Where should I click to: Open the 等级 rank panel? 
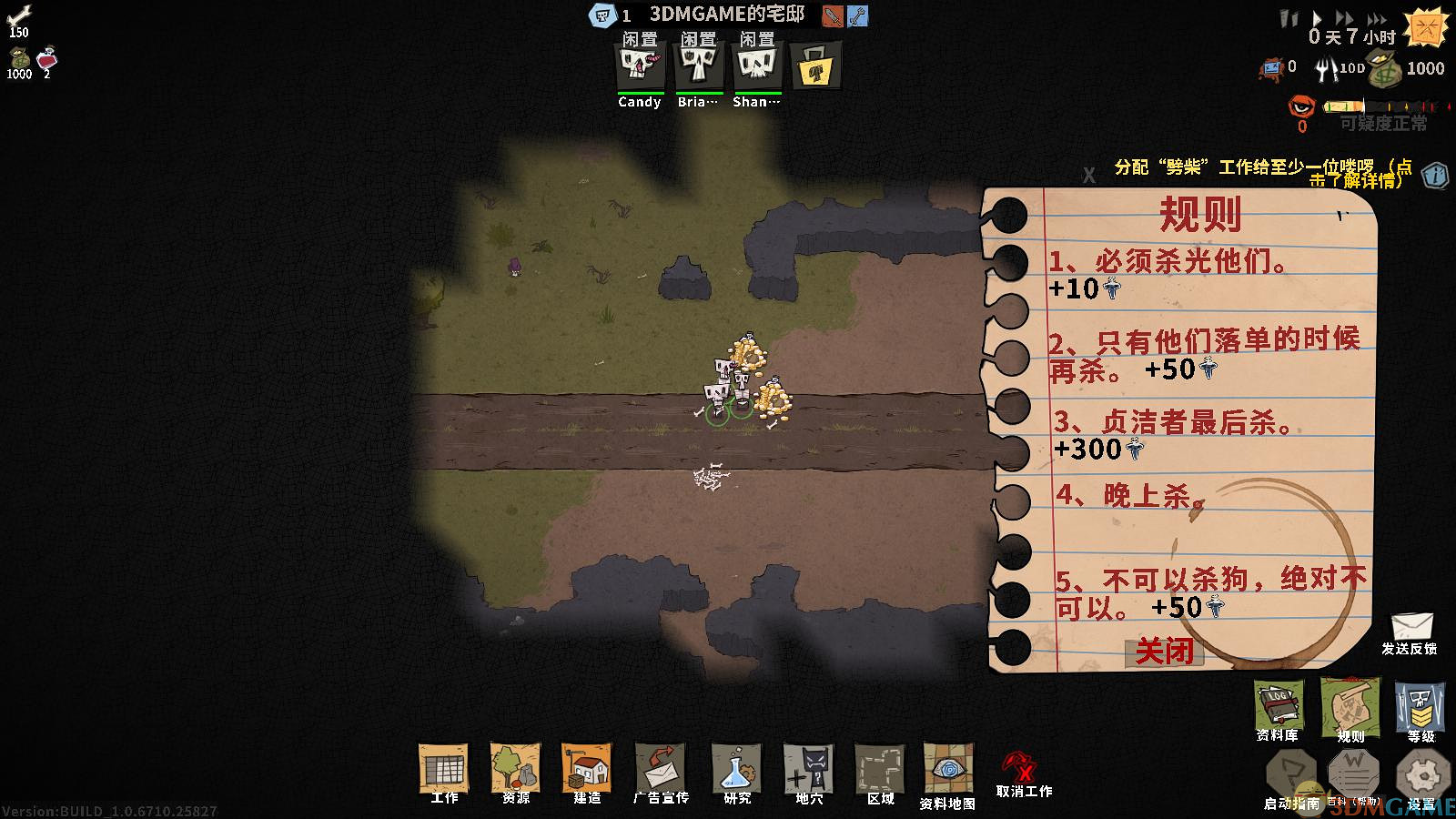pyautogui.click(x=1420, y=708)
